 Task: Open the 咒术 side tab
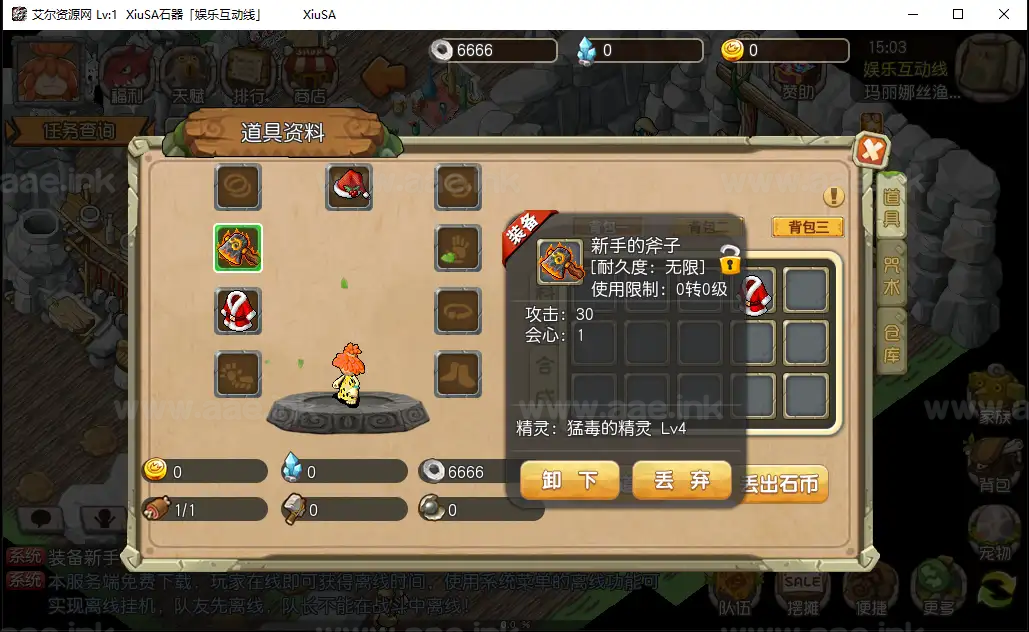click(891, 270)
